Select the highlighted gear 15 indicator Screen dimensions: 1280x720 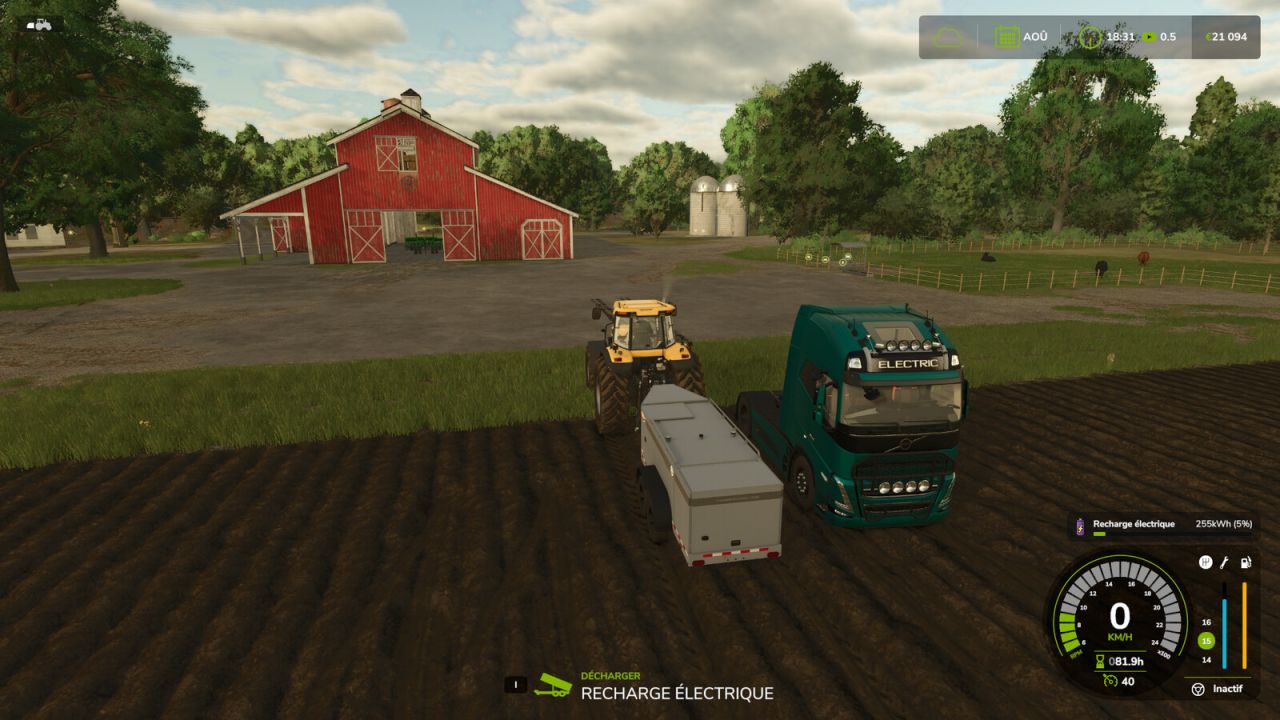(x=1206, y=641)
